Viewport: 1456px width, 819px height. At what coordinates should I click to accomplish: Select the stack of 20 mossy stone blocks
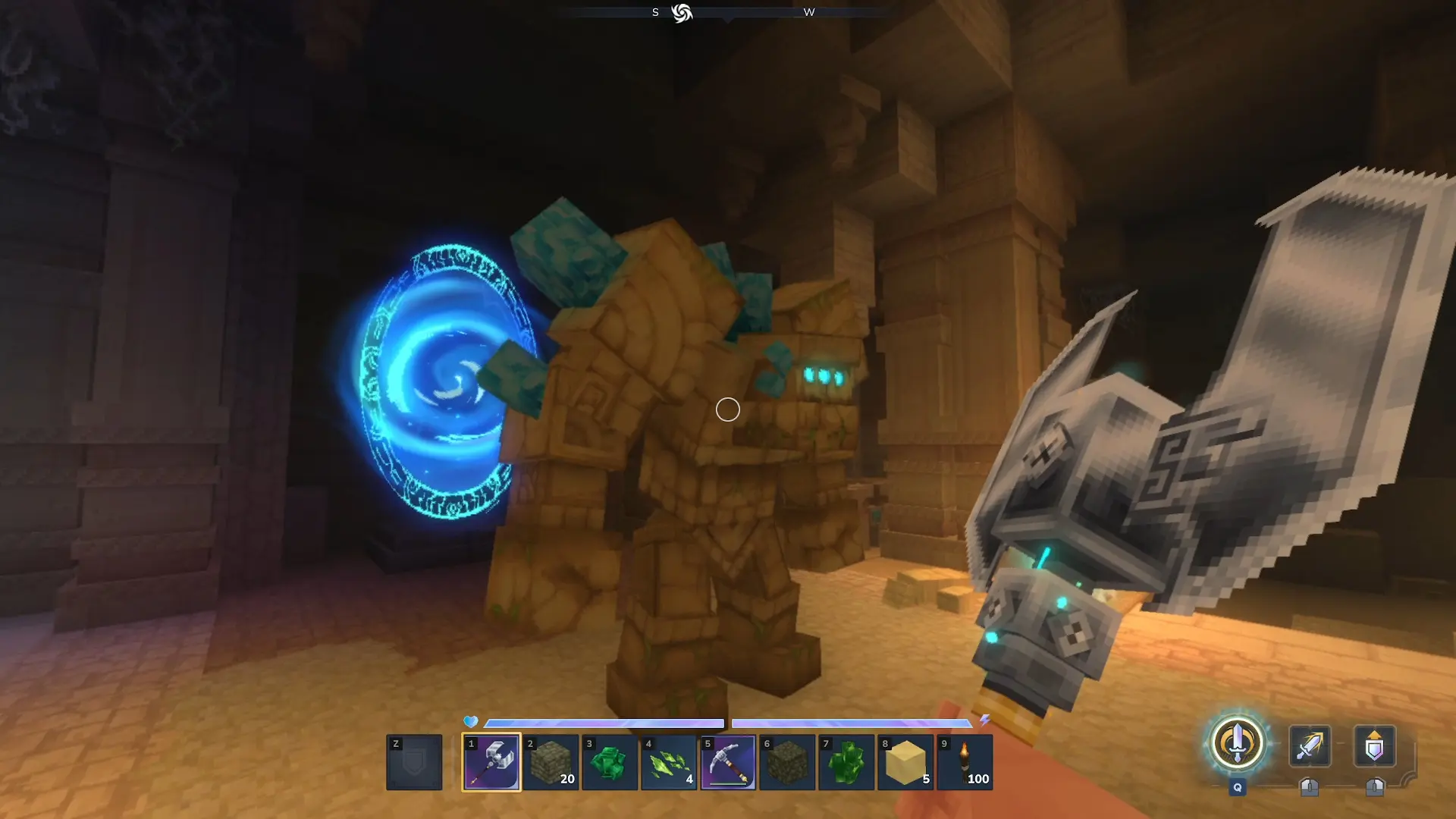coord(551,762)
